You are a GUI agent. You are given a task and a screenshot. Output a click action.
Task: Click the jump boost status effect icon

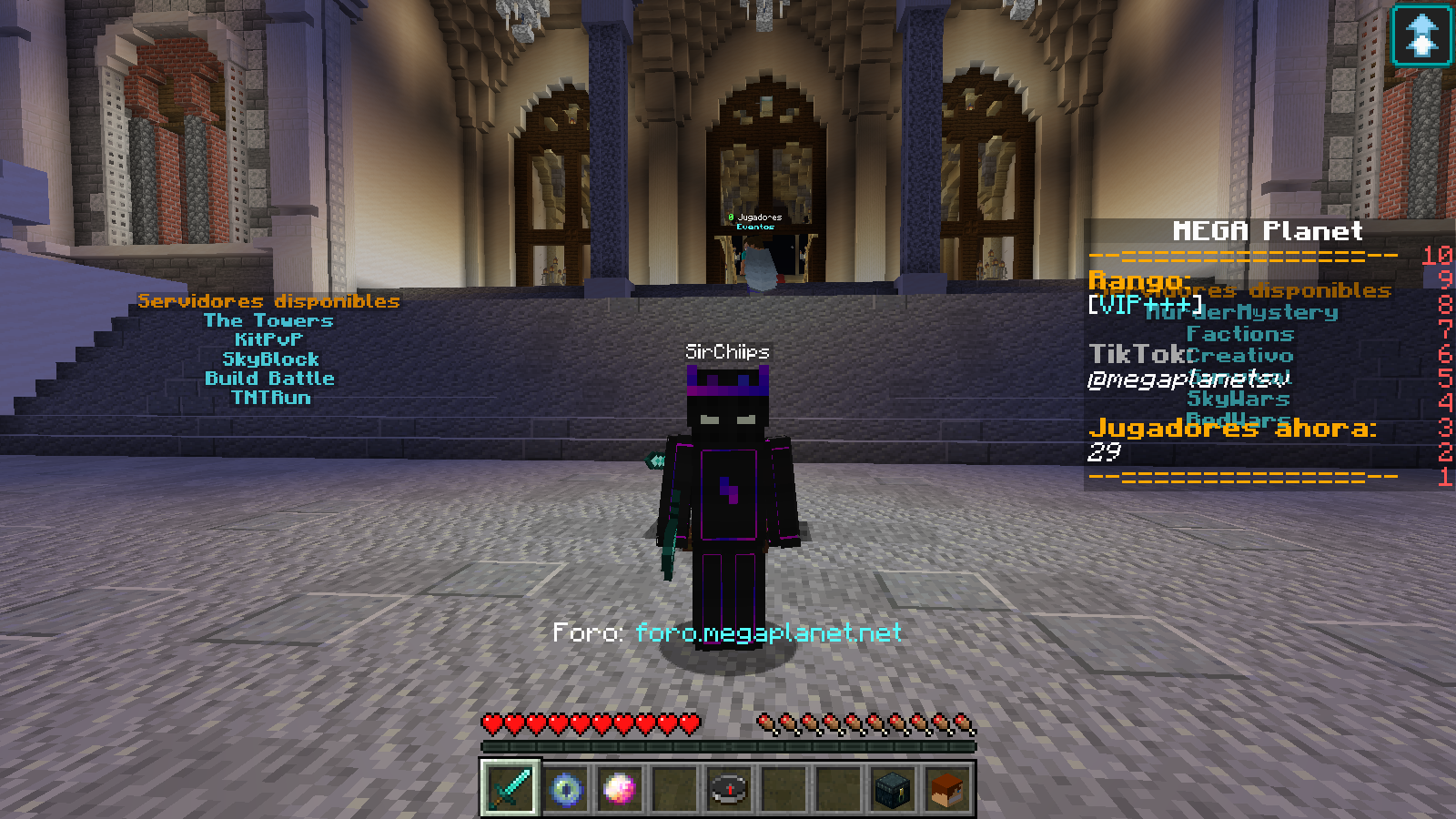coord(1421,36)
